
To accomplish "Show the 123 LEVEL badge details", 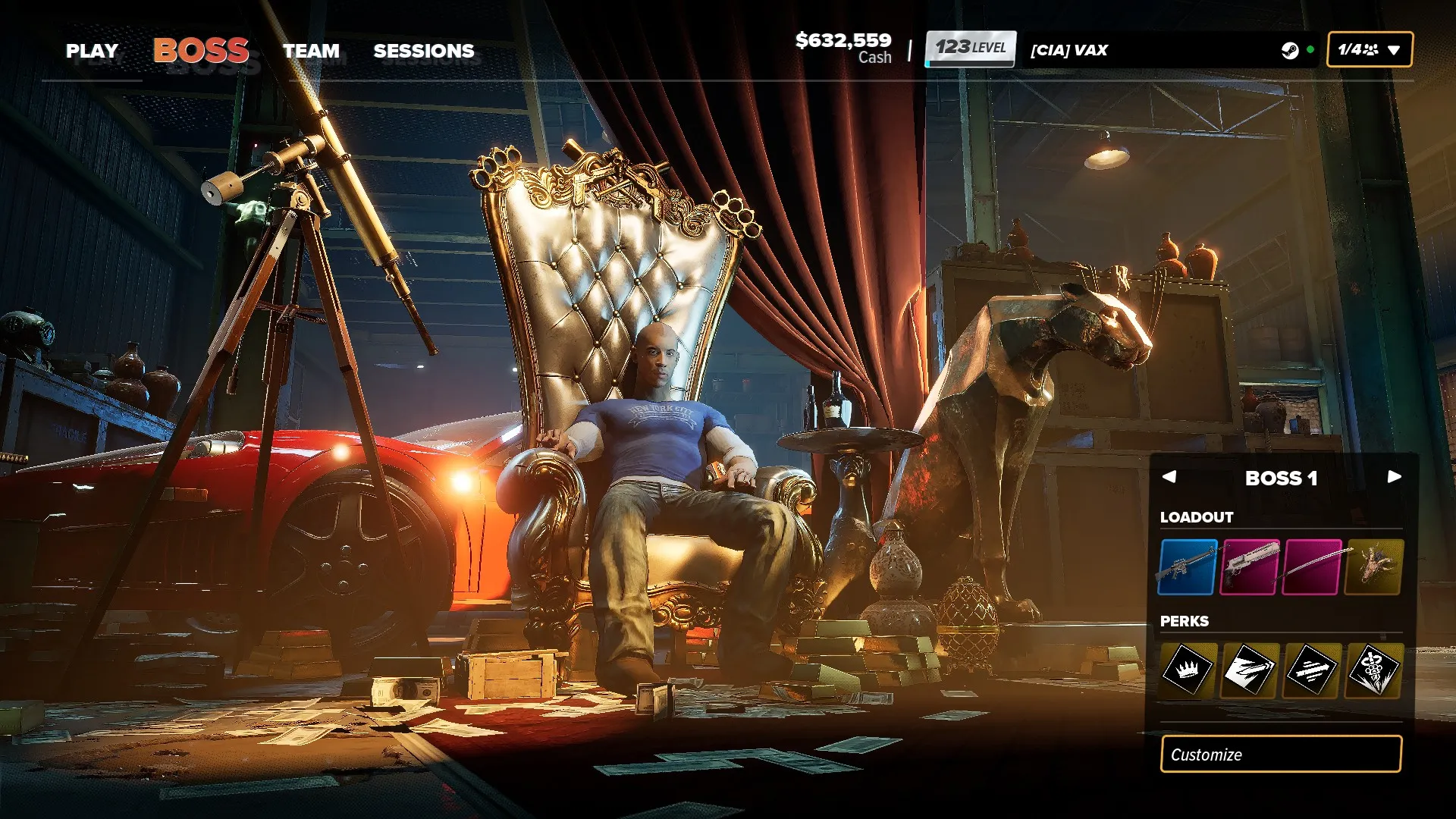I will click(x=970, y=49).
